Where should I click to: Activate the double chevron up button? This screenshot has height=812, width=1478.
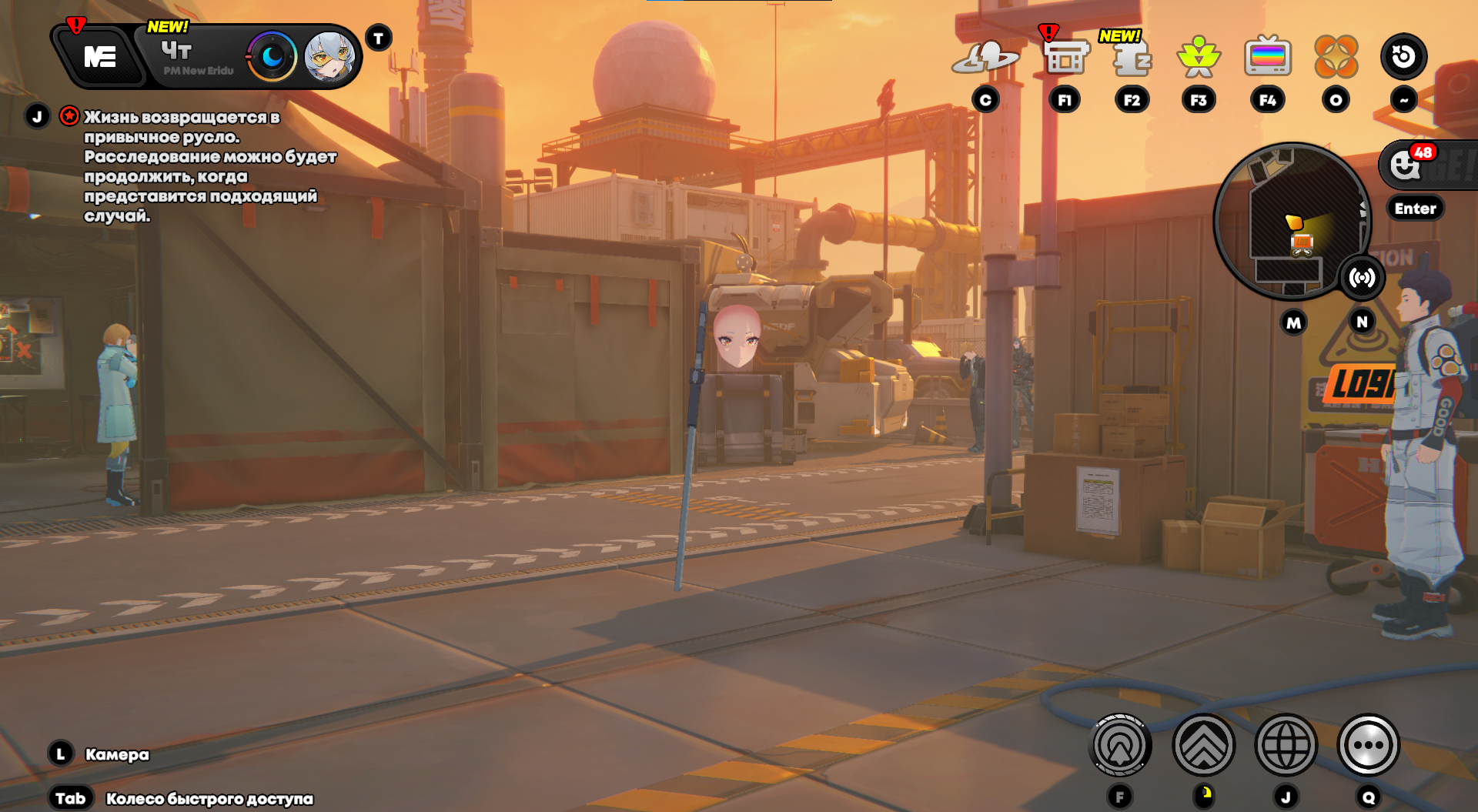(x=1204, y=745)
